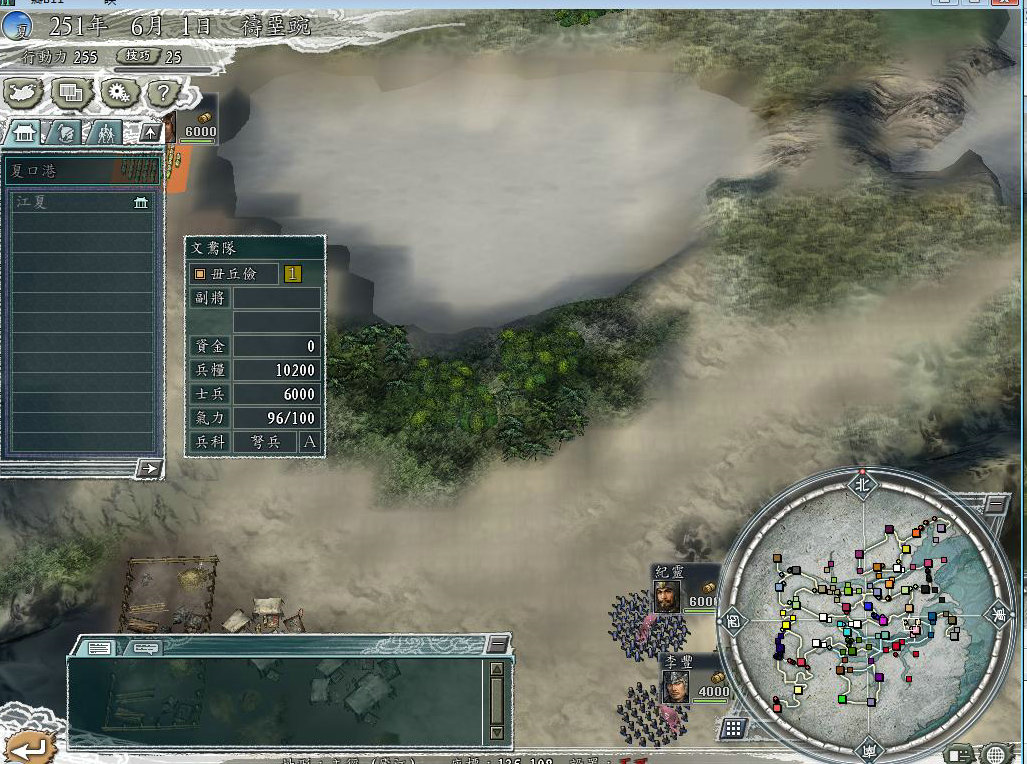
Task: Open the map-shaped icon in the top toolbar
Action: pos(25,93)
